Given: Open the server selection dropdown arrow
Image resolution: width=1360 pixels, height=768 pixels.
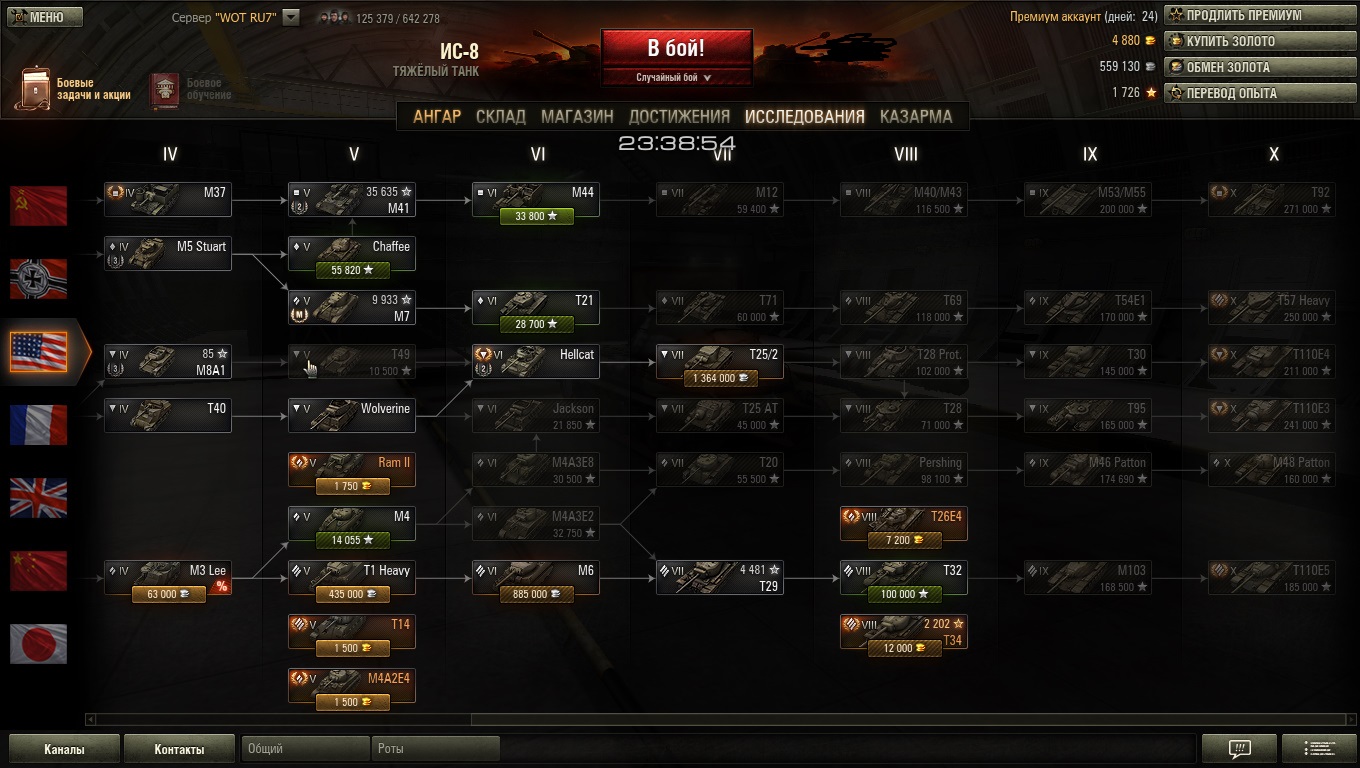Looking at the screenshot, I should (x=291, y=17).
